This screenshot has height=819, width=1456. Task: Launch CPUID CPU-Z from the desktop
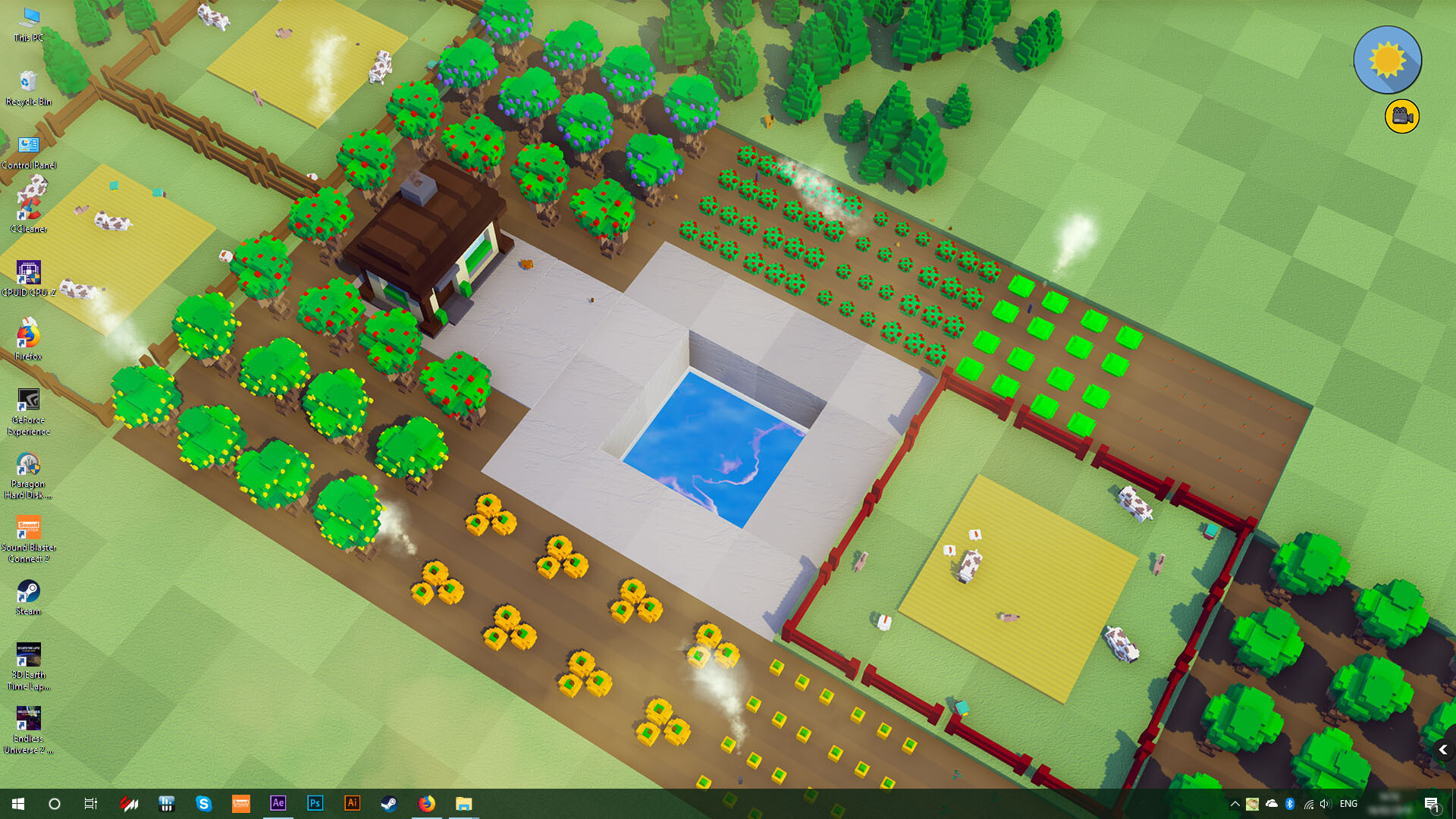(27, 271)
